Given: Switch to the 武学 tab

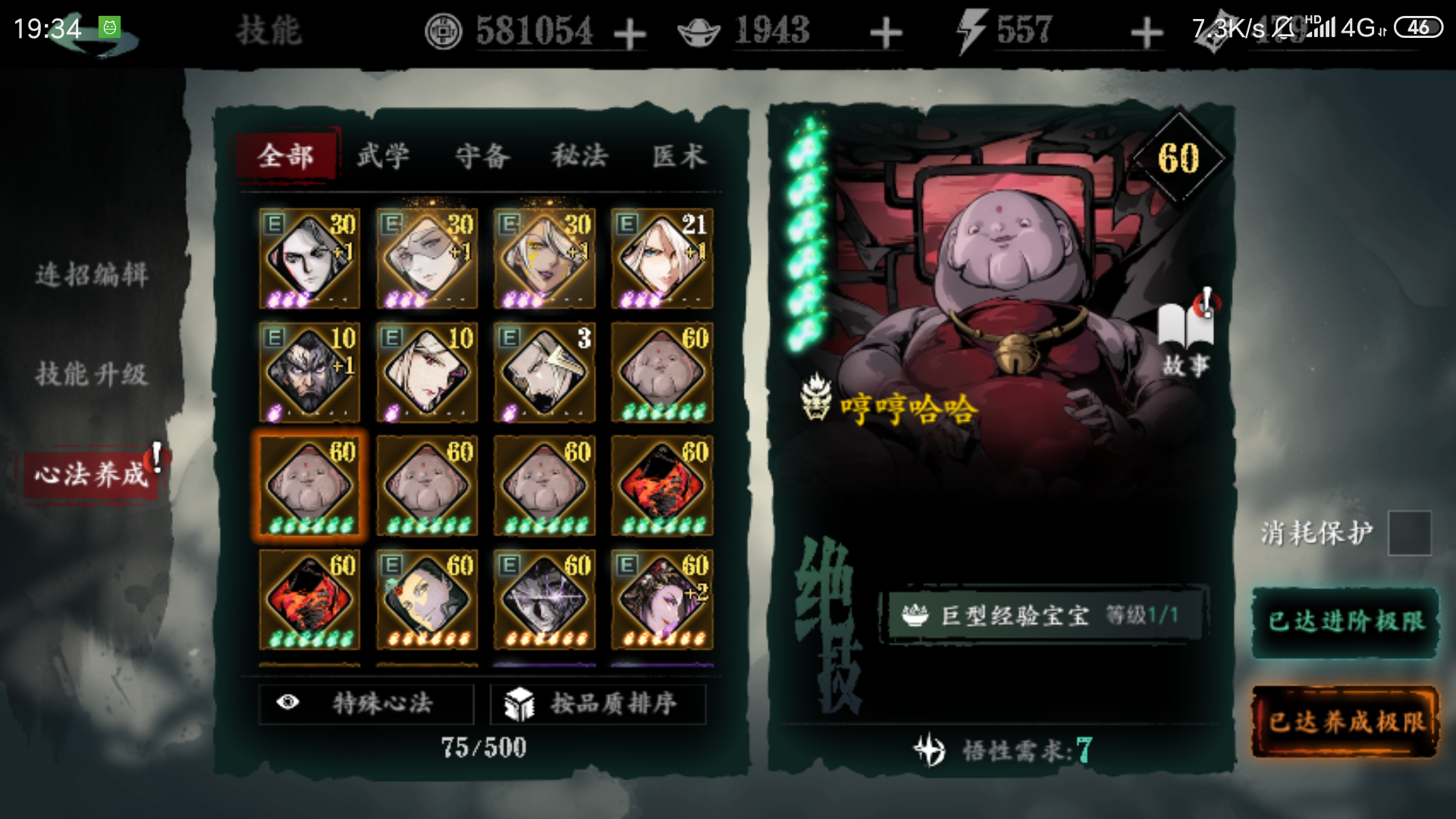Looking at the screenshot, I should coord(383,155).
